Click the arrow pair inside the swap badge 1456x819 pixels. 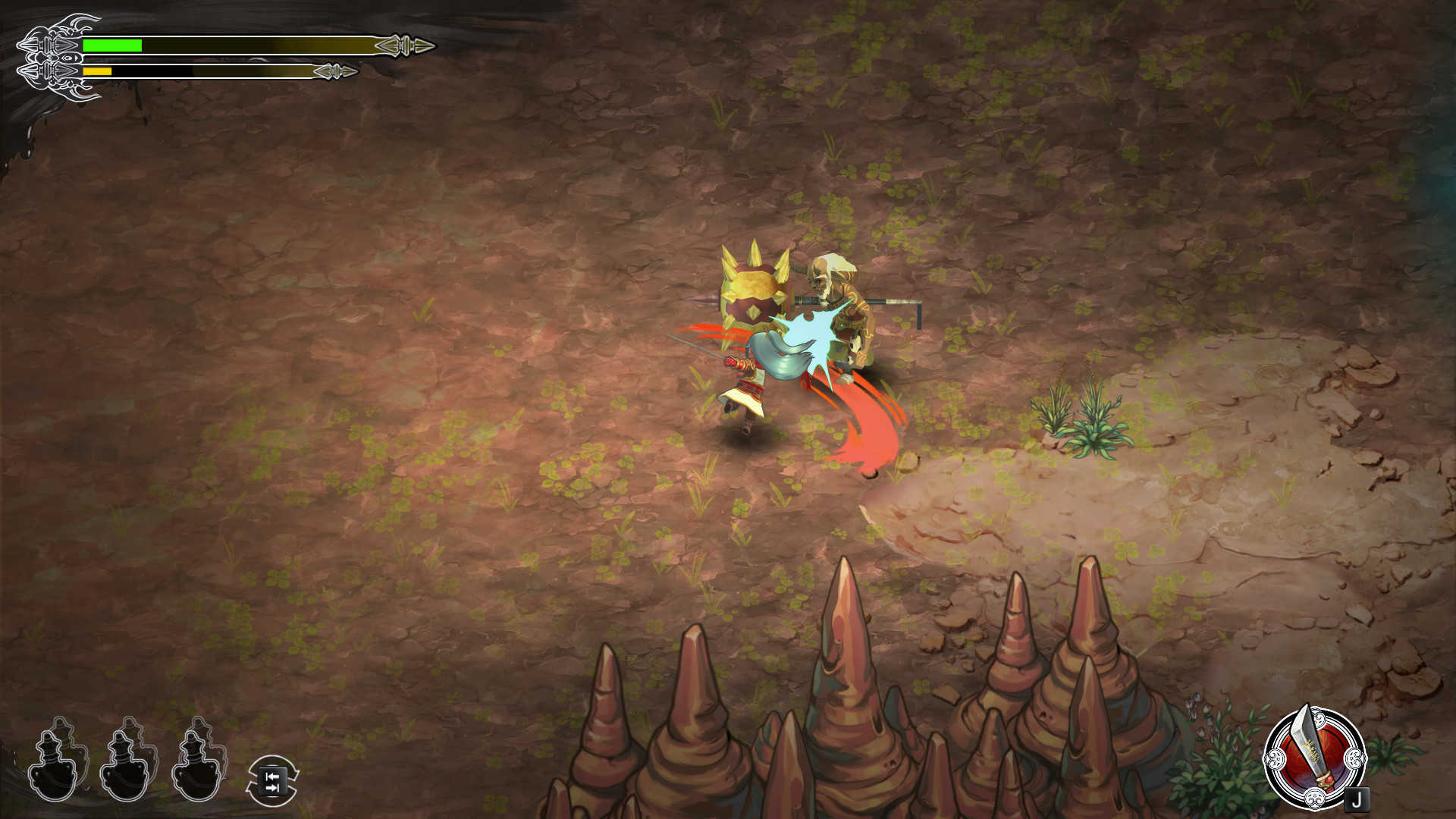click(x=271, y=781)
